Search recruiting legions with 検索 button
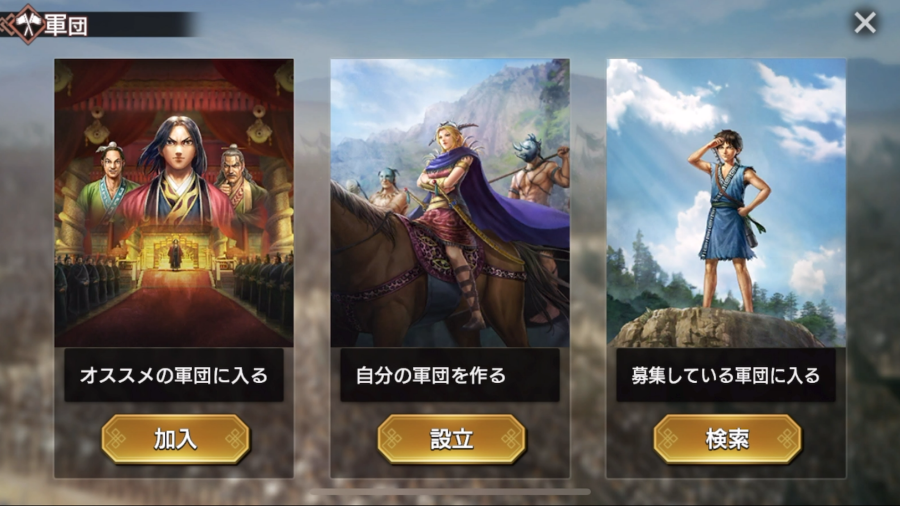The width and height of the screenshot is (900, 506). pyautogui.click(x=727, y=439)
